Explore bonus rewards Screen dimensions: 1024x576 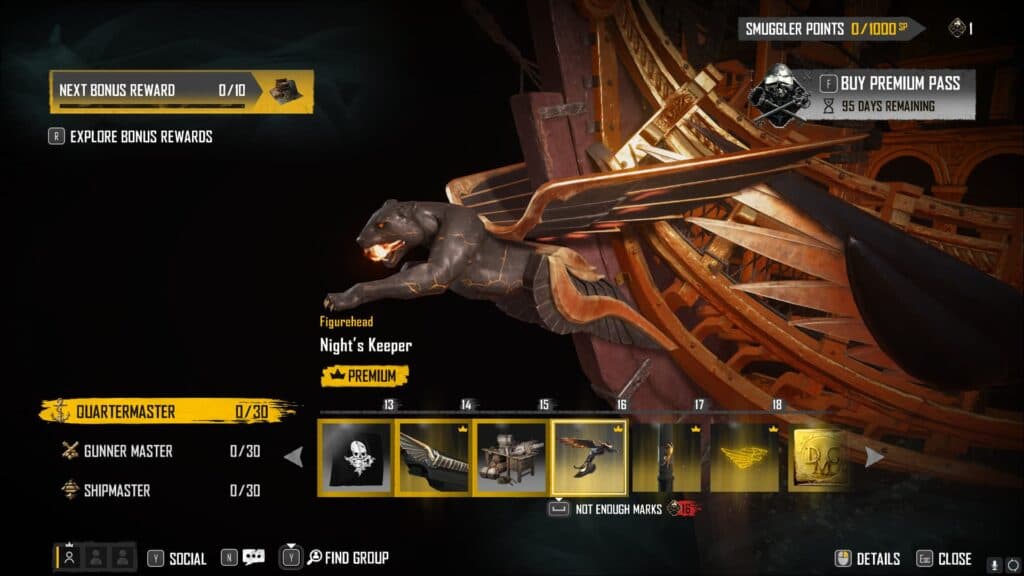pyautogui.click(x=140, y=137)
